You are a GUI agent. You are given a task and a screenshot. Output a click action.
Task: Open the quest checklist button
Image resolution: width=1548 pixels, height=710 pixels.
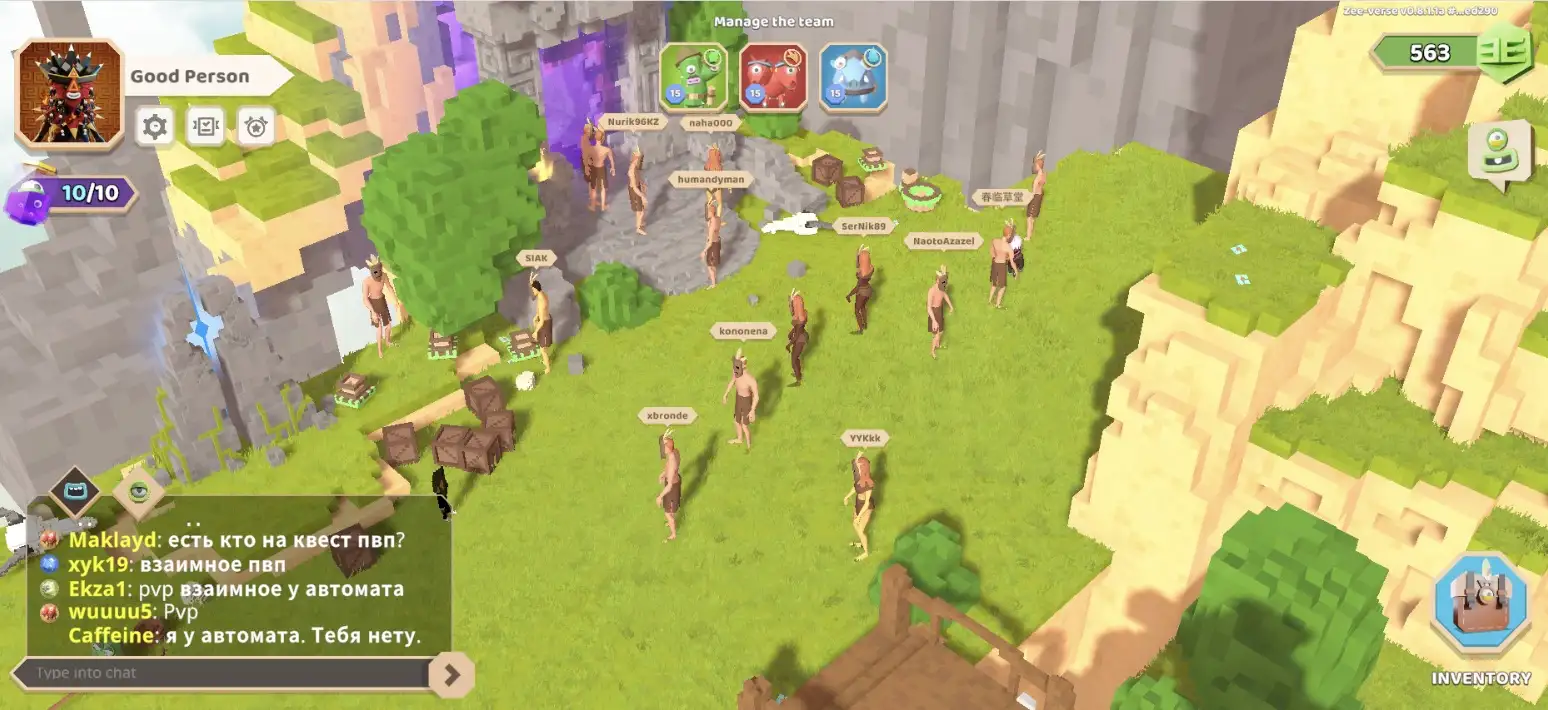206,127
